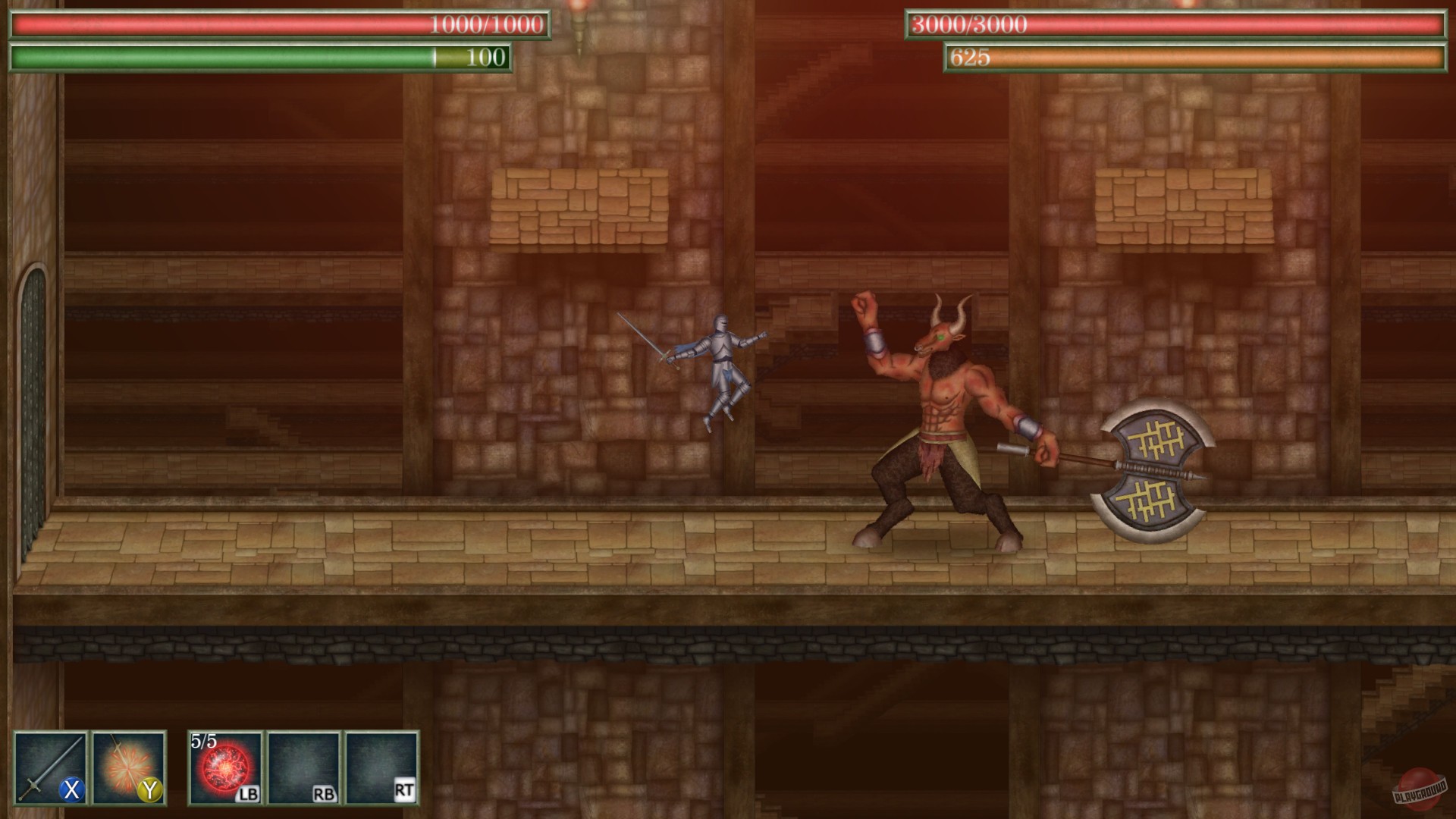Click the RT label on the empty slot
Image resolution: width=1456 pixels, height=819 pixels.
coord(404,789)
